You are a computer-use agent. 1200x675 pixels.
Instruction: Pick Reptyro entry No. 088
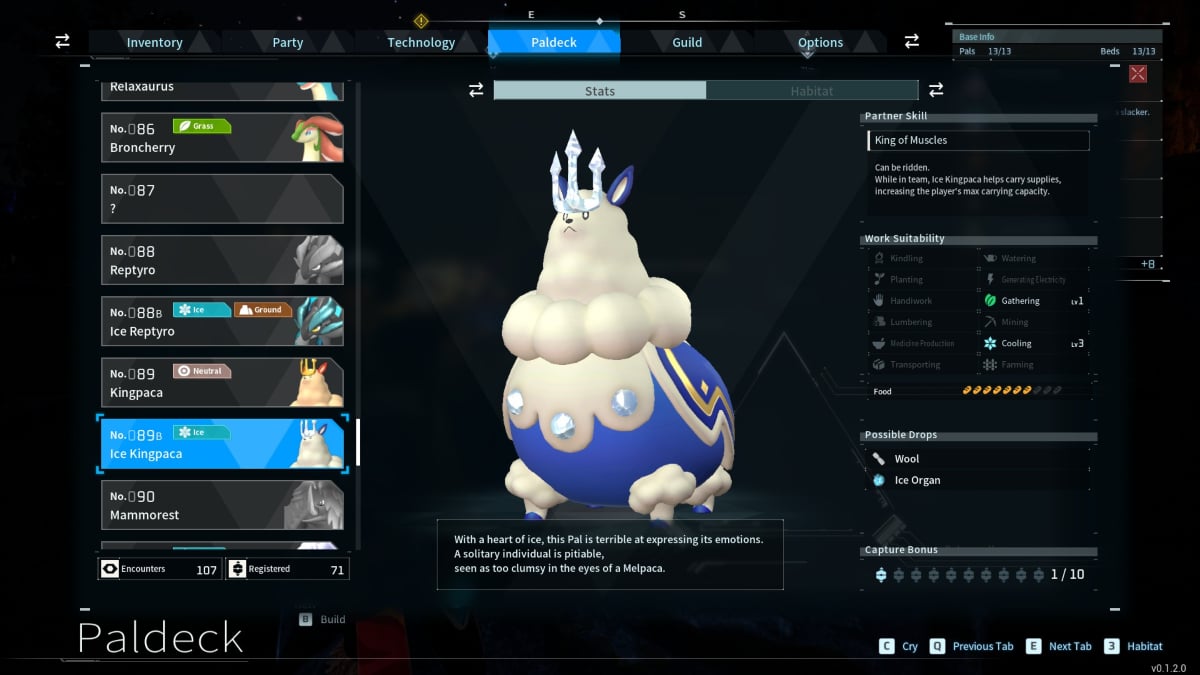pyautogui.click(x=222, y=260)
